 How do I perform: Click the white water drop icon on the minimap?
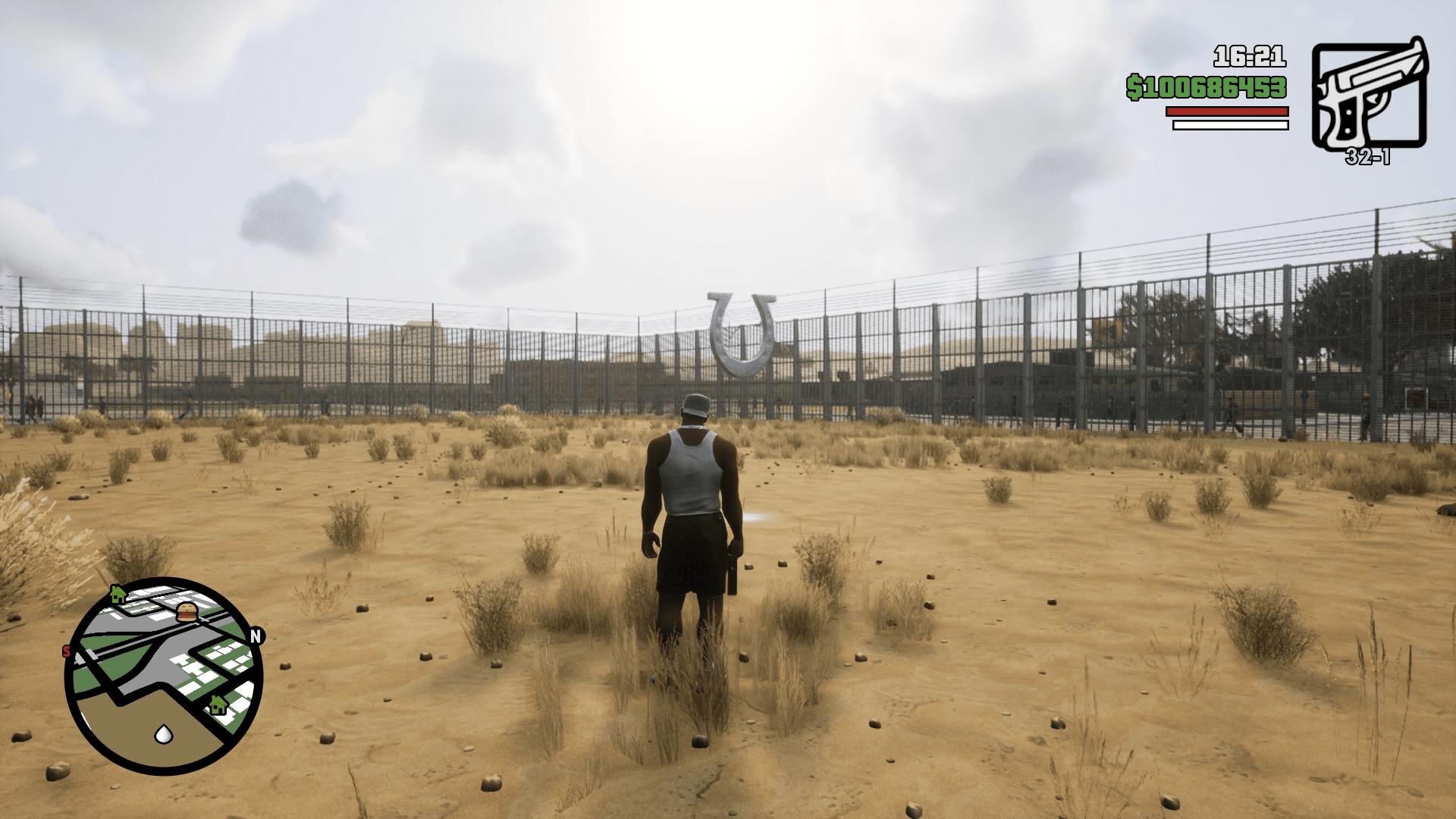[163, 734]
